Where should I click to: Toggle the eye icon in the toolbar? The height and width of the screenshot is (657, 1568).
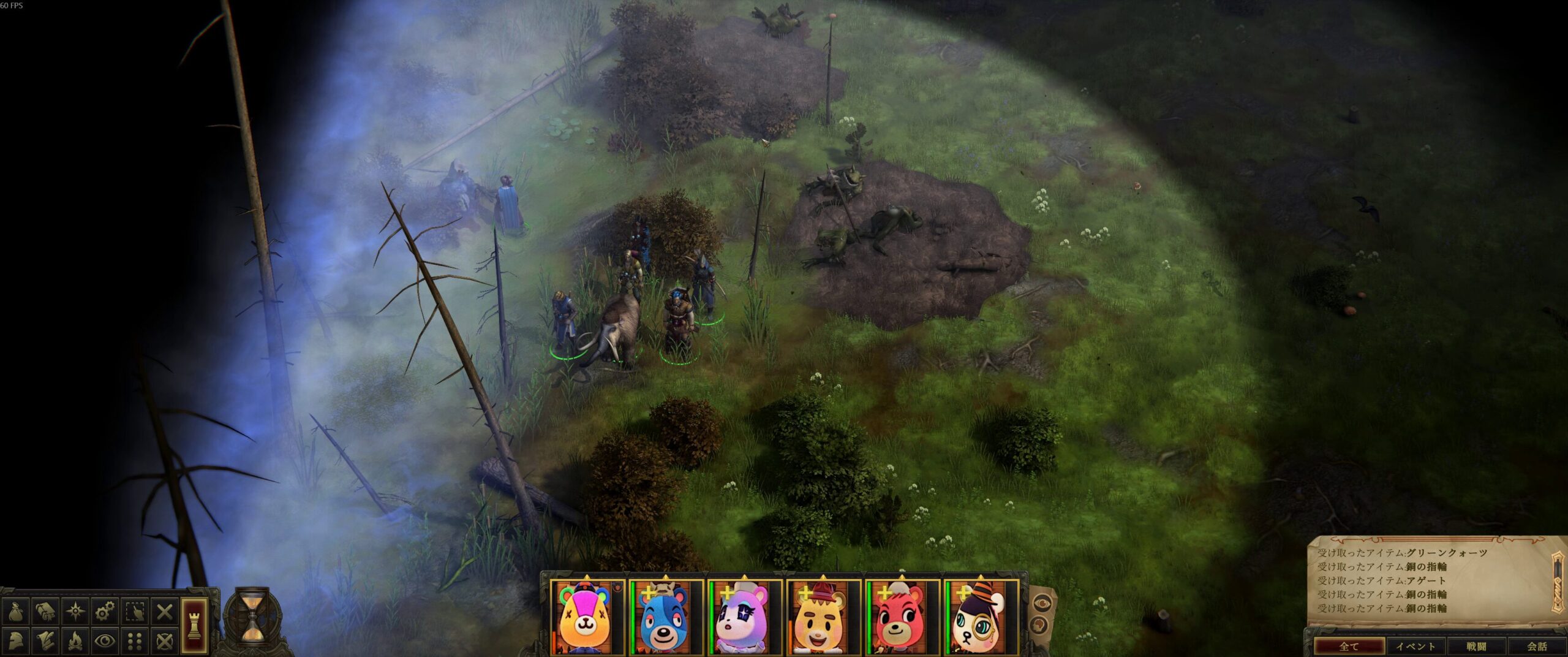point(105,641)
